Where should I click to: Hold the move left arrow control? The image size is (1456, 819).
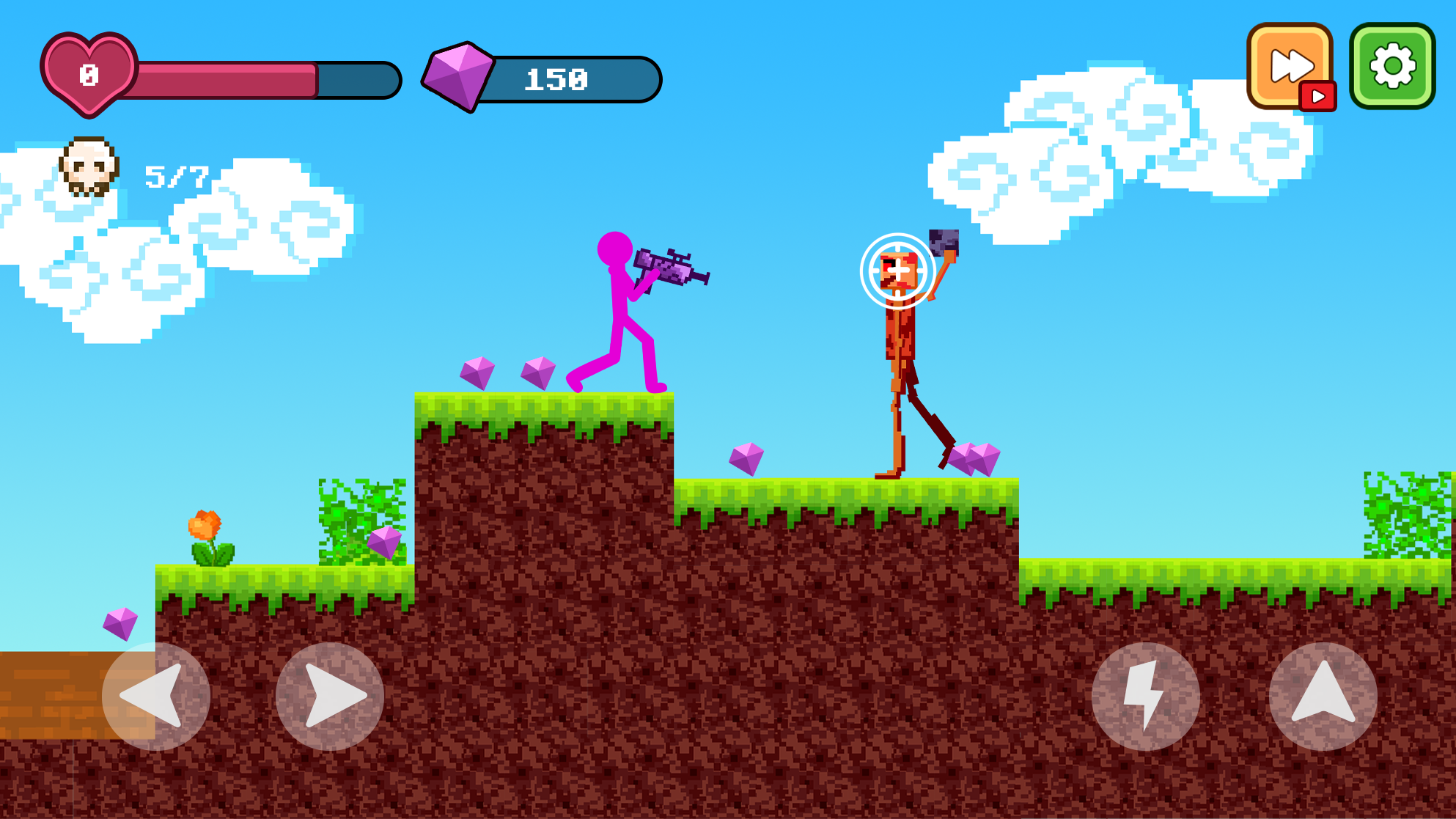[x=156, y=698]
